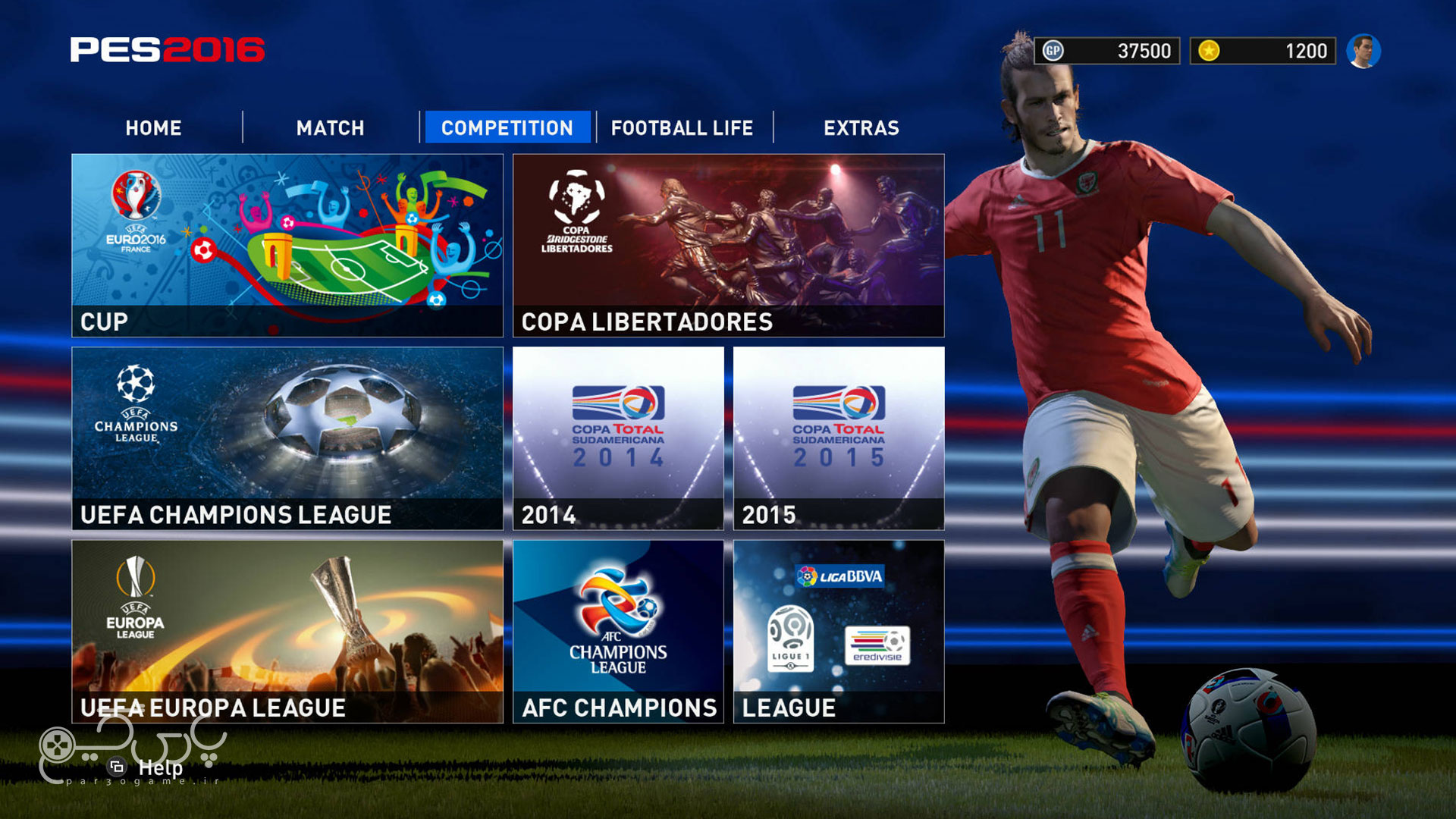The width and height of the screenshot is (1456, 819).
Task: Select the Copa Total Sudamericana 2014 tile
Action: pyautogui.click(x=618, y=436)
